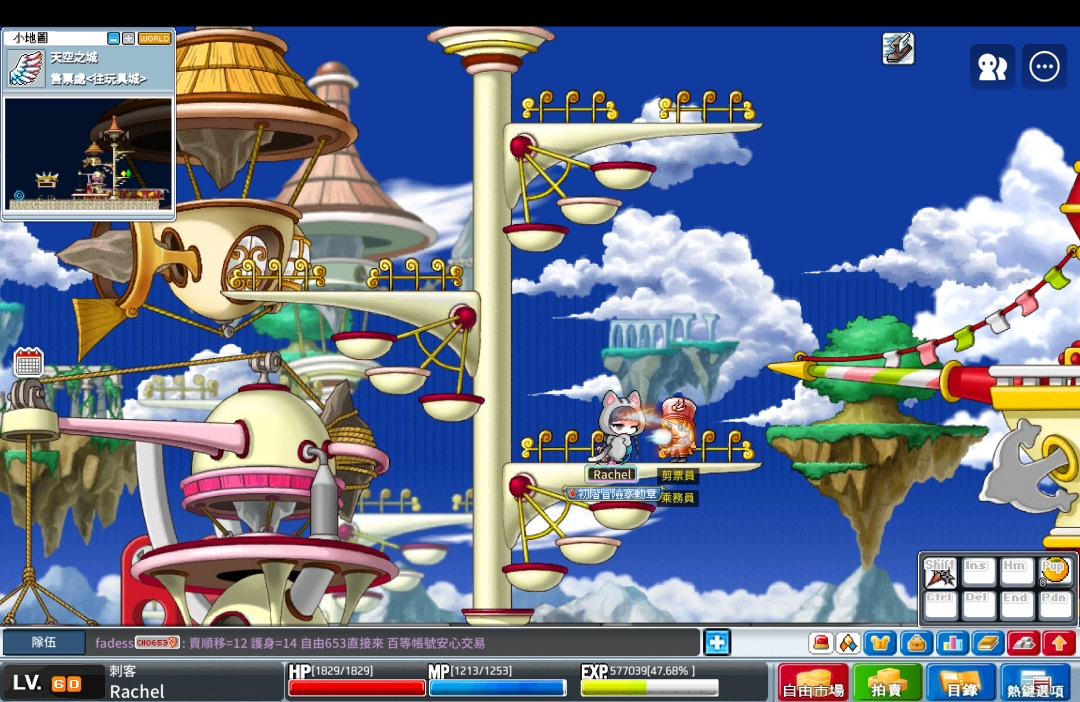Use the orange item in the Pup slot
The width and height of the screenshot is (1080, 702).
(1056, 572)
